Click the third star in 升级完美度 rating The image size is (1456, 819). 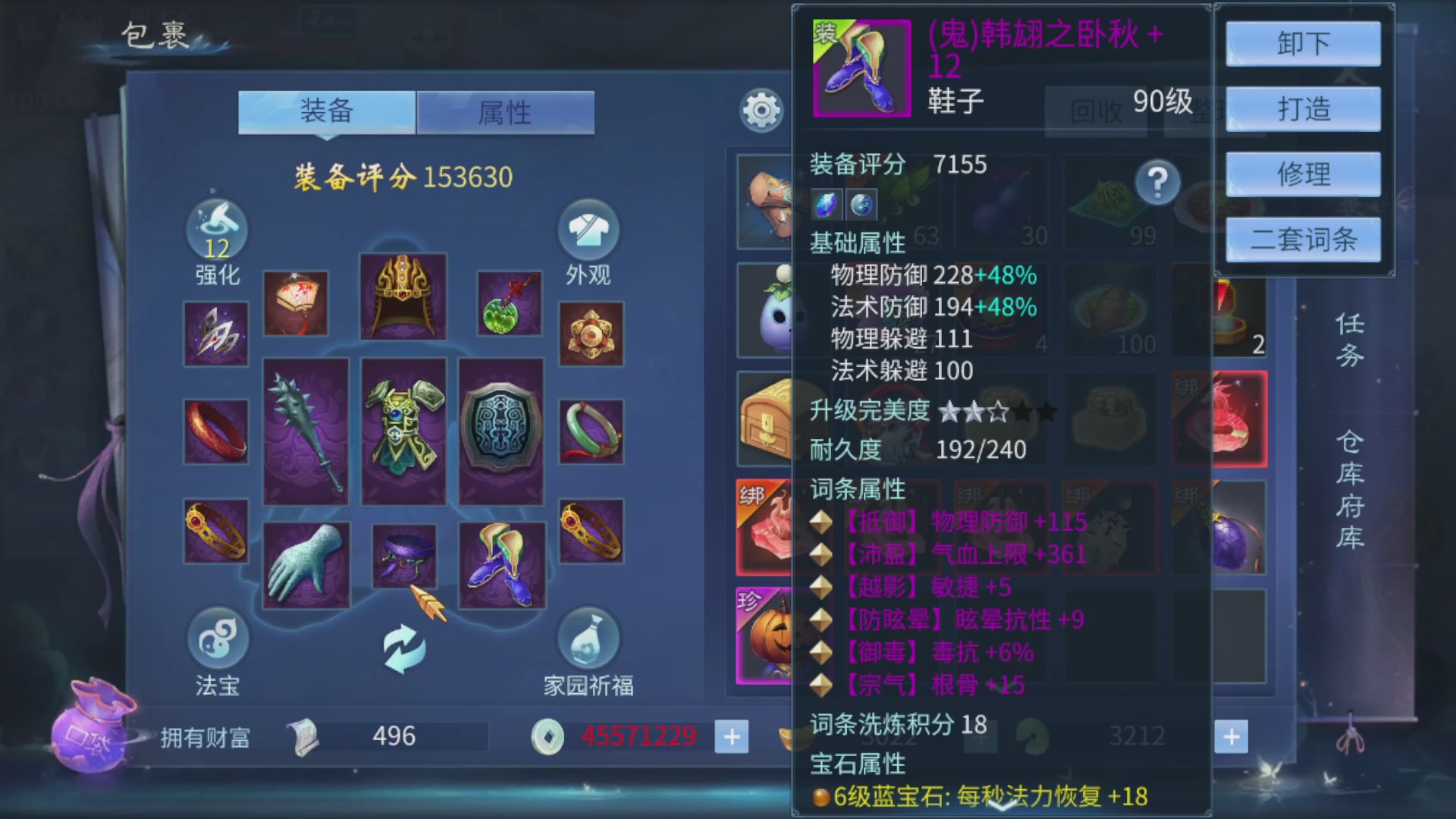tap(997, 409)
